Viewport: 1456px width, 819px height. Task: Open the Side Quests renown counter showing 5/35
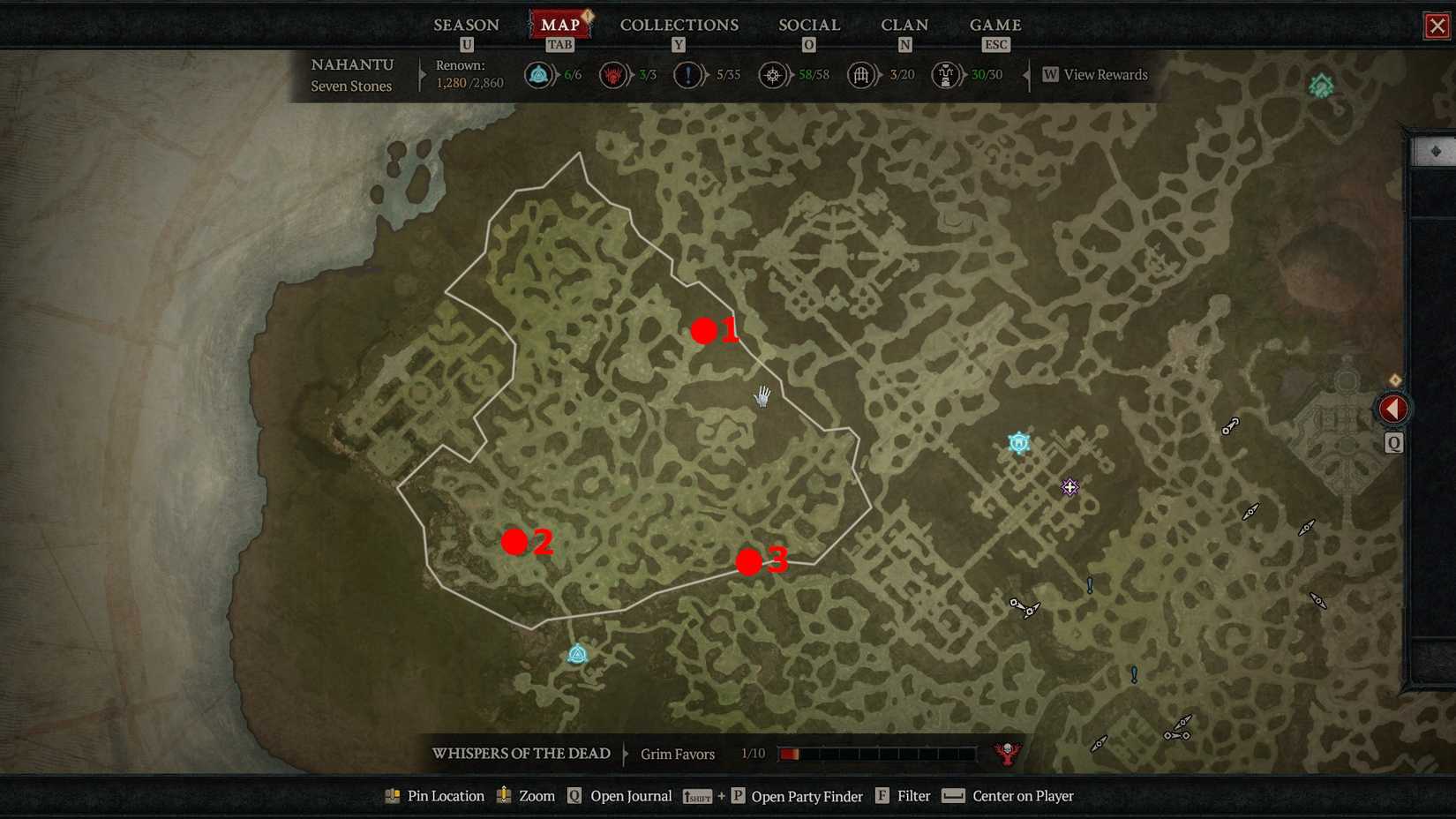(687, 75)
